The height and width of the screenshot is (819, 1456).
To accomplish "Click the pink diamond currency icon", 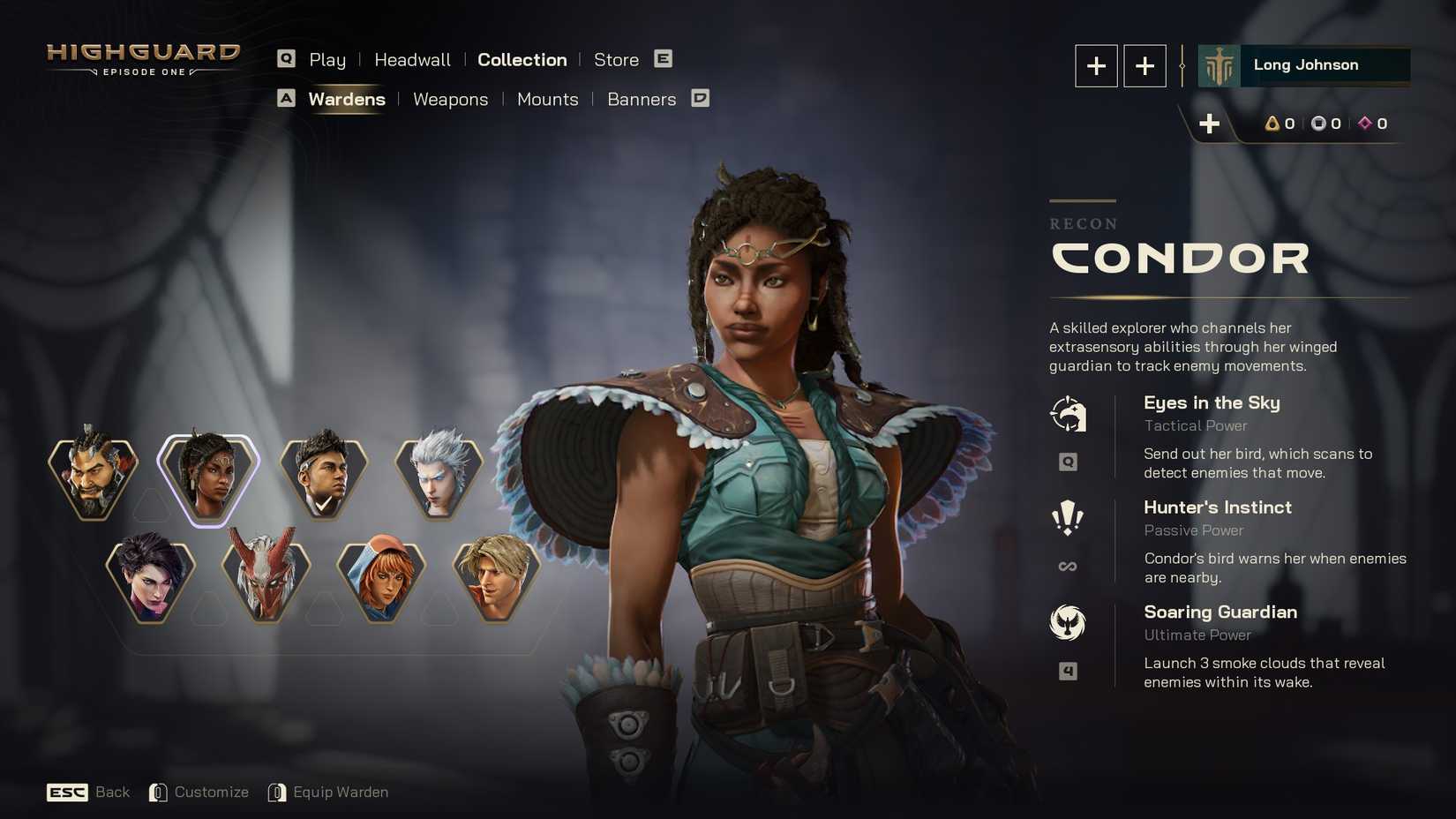I will click(x=1364, y=124).
